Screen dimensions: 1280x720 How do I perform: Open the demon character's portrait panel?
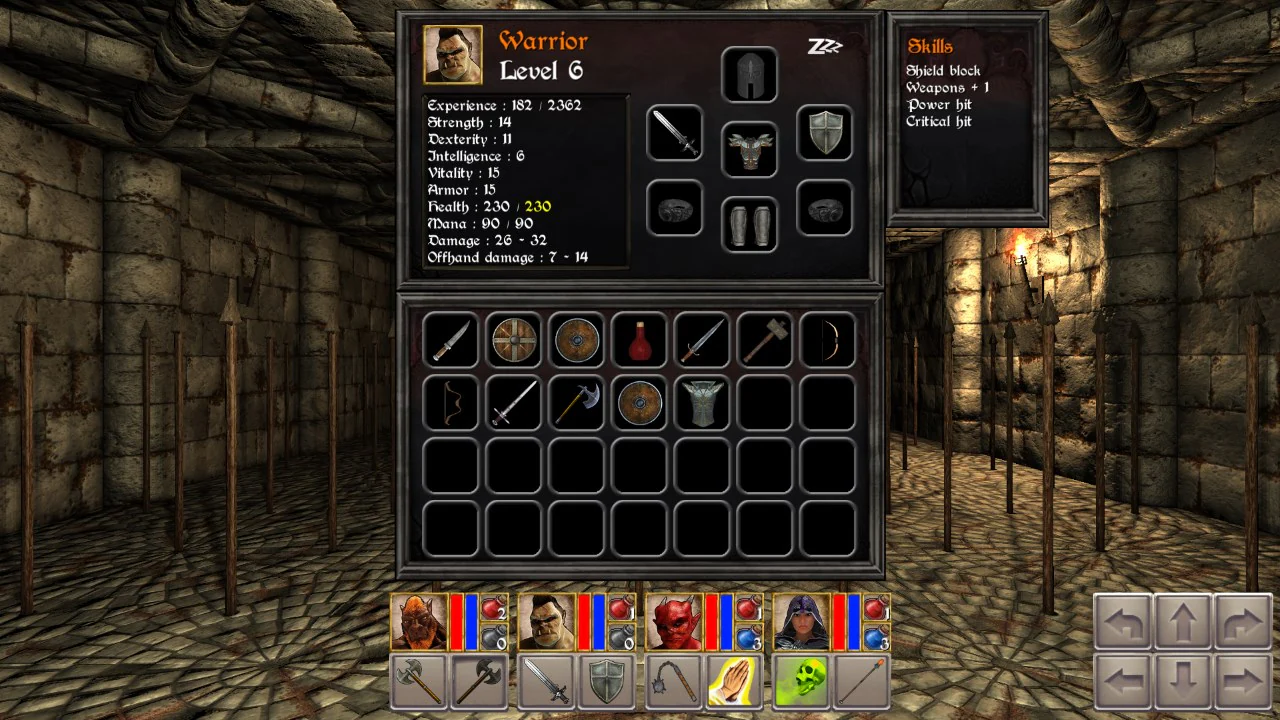(x=675, y=620)
